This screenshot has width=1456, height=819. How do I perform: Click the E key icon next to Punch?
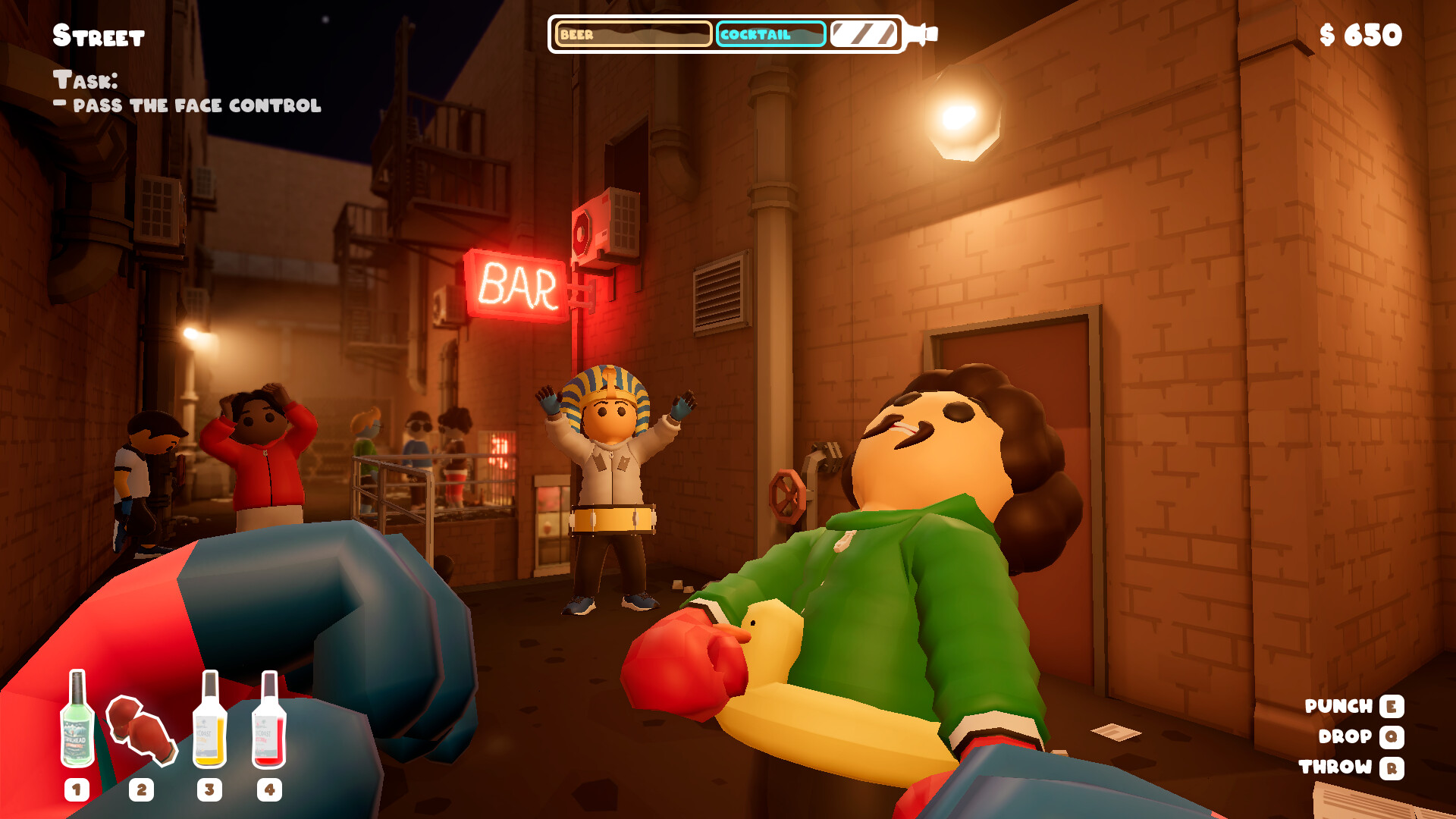[1391, 707]
